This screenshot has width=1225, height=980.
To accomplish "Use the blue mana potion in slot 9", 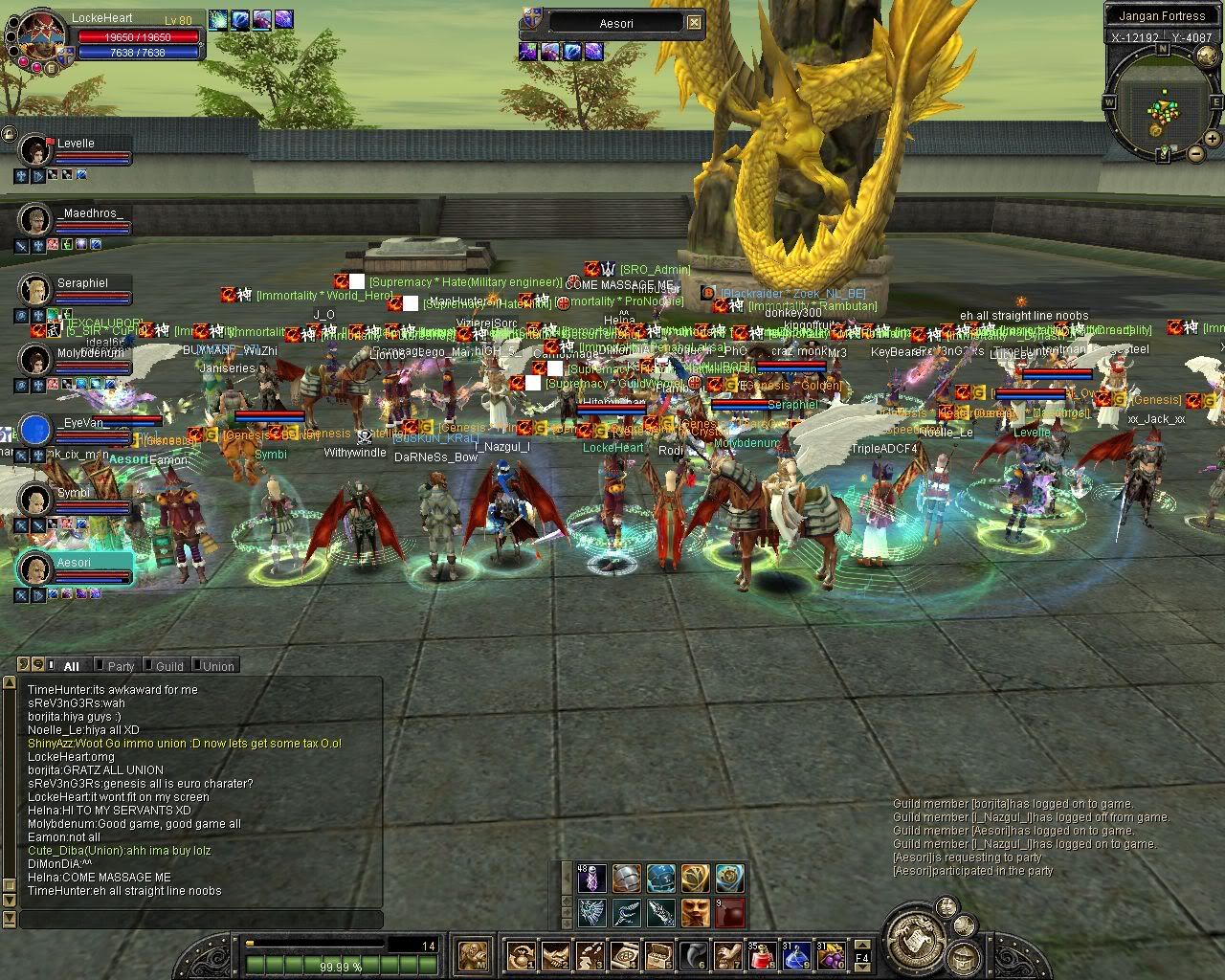I will (796, 955).
